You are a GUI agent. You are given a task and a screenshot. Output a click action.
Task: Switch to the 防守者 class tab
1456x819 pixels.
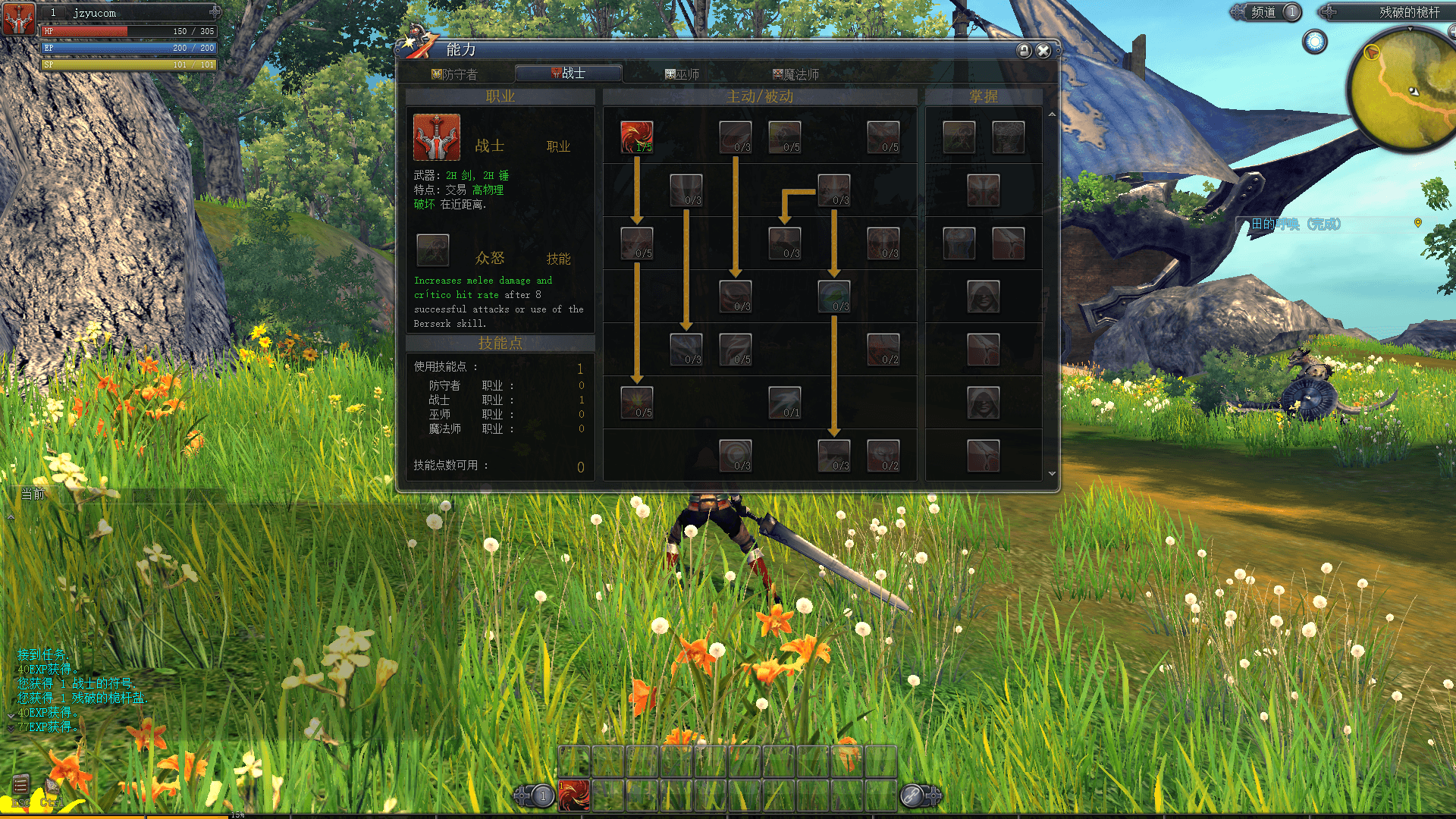point(455,74)
